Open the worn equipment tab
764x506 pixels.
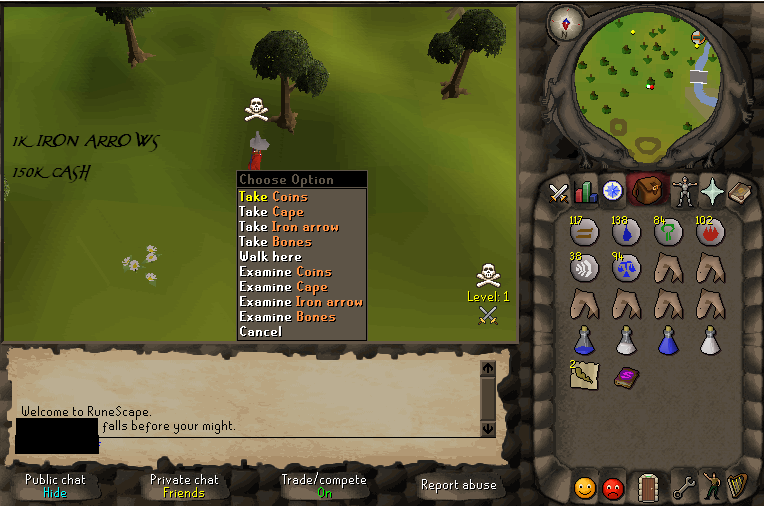(685, 191)
